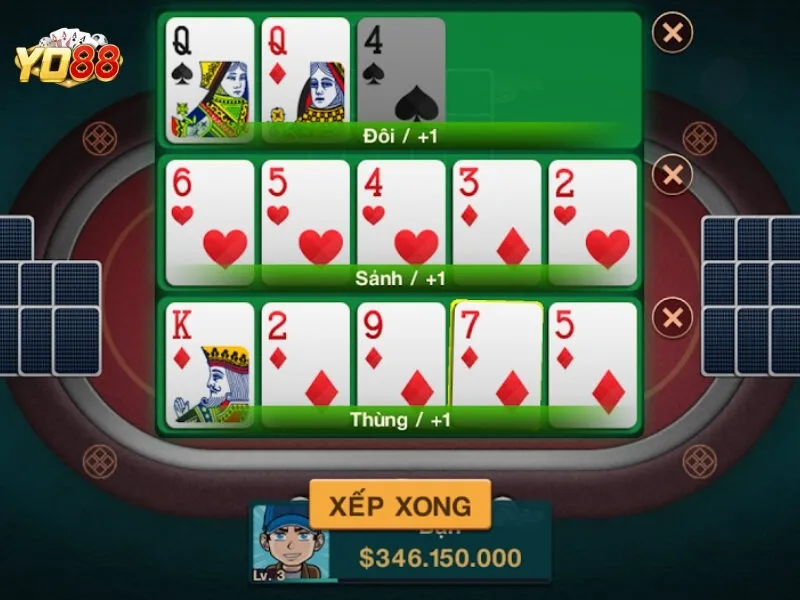Viewport: 800px width, 600px height.
Task: Click the 5 of diamonds card
Action: tap(593, 360)
